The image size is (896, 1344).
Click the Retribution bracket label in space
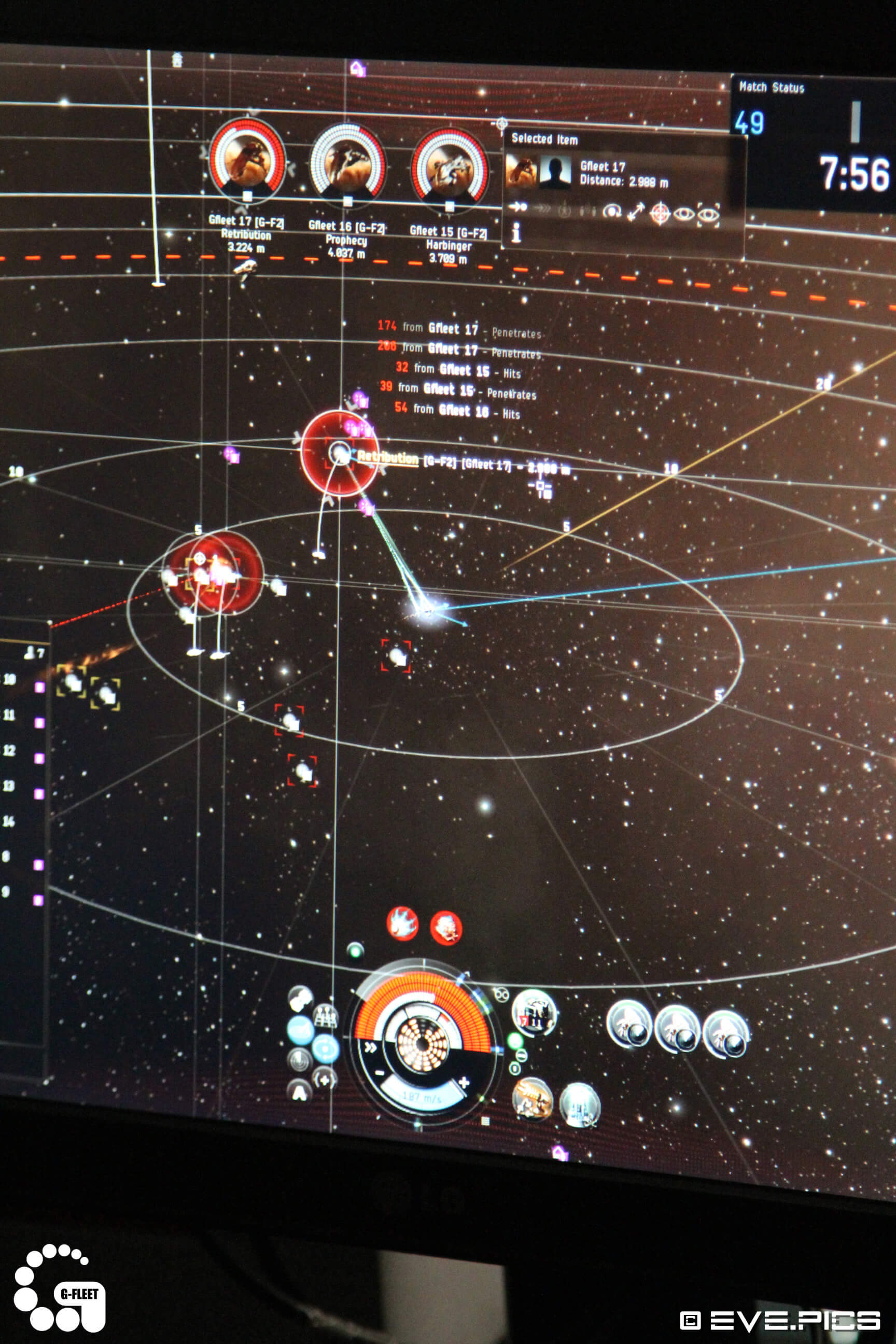point(388,458)
